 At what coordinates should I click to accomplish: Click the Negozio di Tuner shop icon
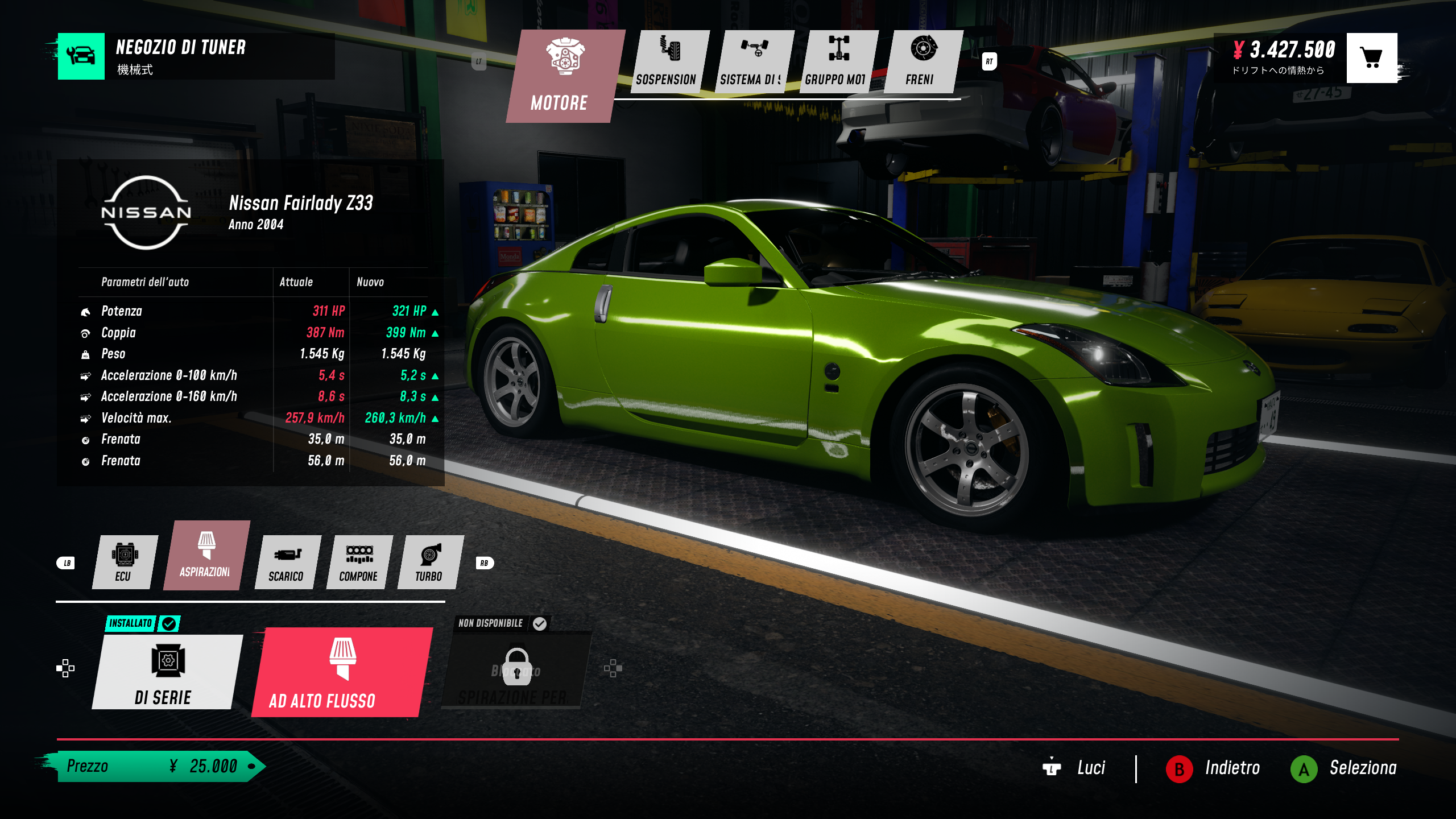pos(81,56)
